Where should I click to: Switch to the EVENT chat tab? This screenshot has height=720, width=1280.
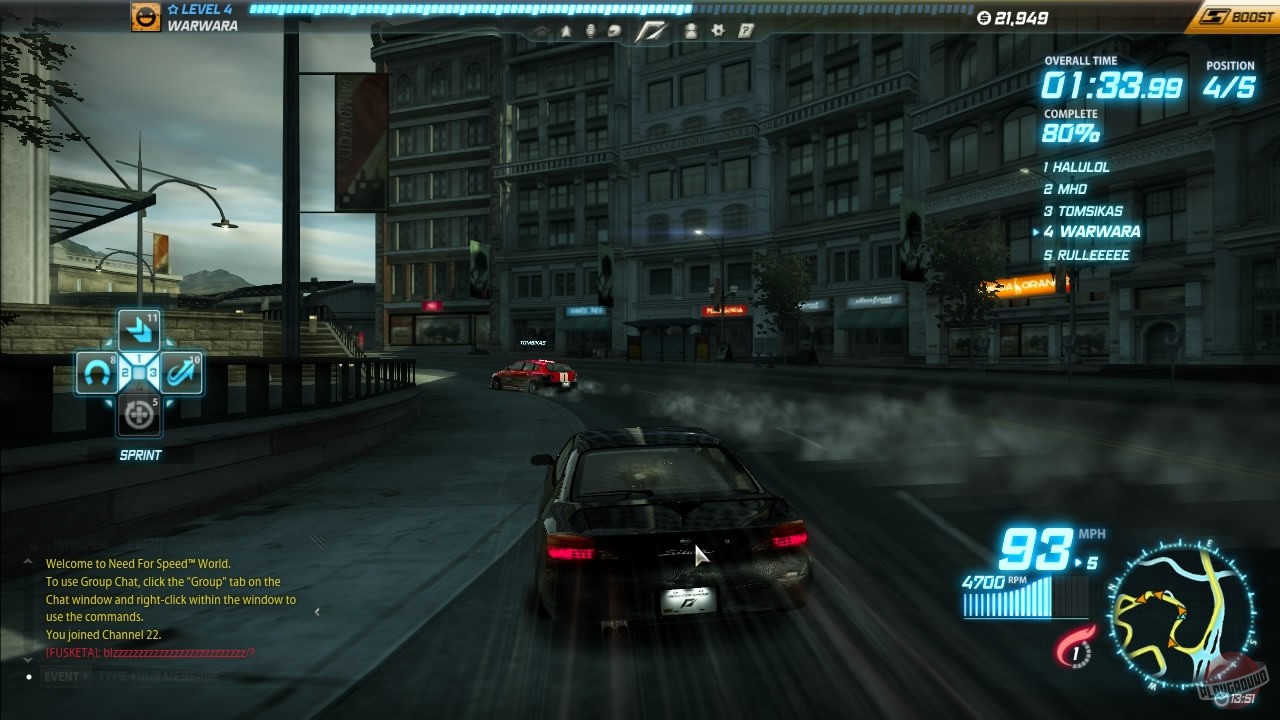[x=58, y=676]
